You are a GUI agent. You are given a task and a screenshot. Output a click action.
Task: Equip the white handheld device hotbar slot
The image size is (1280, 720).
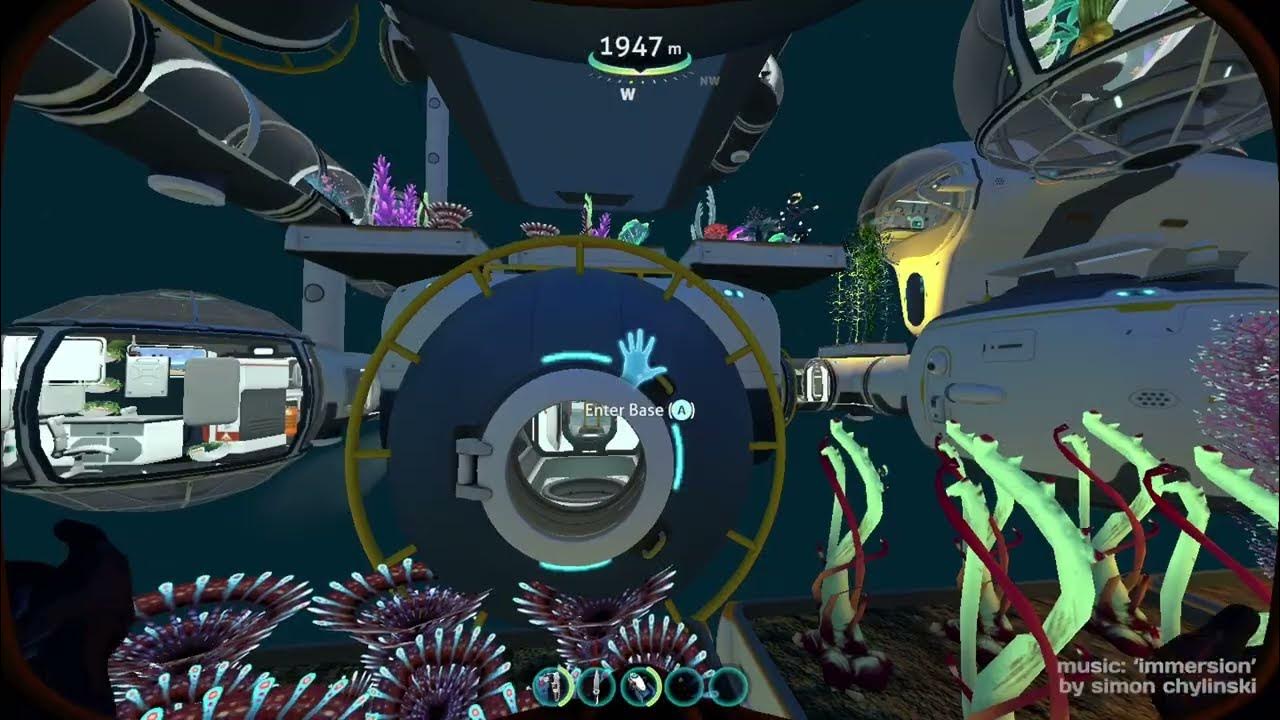pyautogui.click(x=639, y=686)
